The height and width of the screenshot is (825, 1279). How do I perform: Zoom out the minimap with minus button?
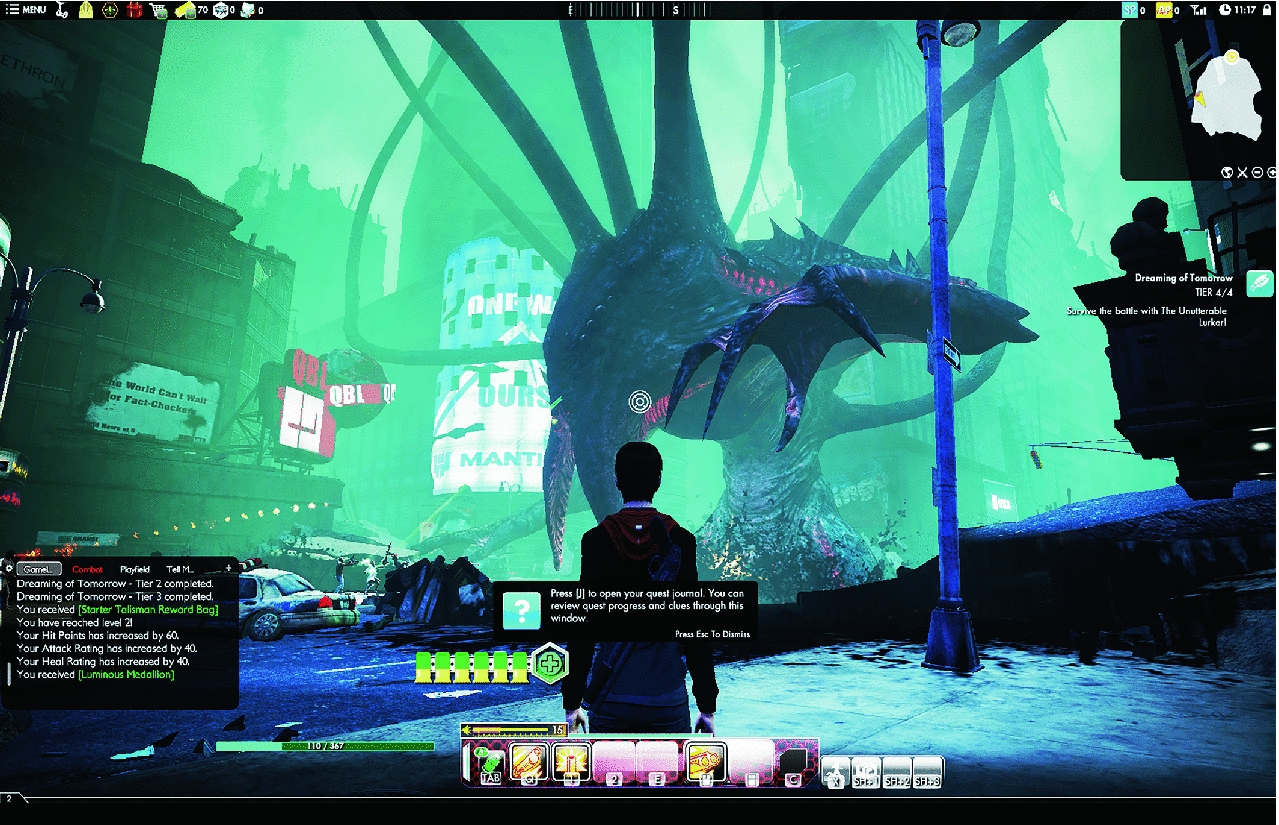[x=1257, y=172]
